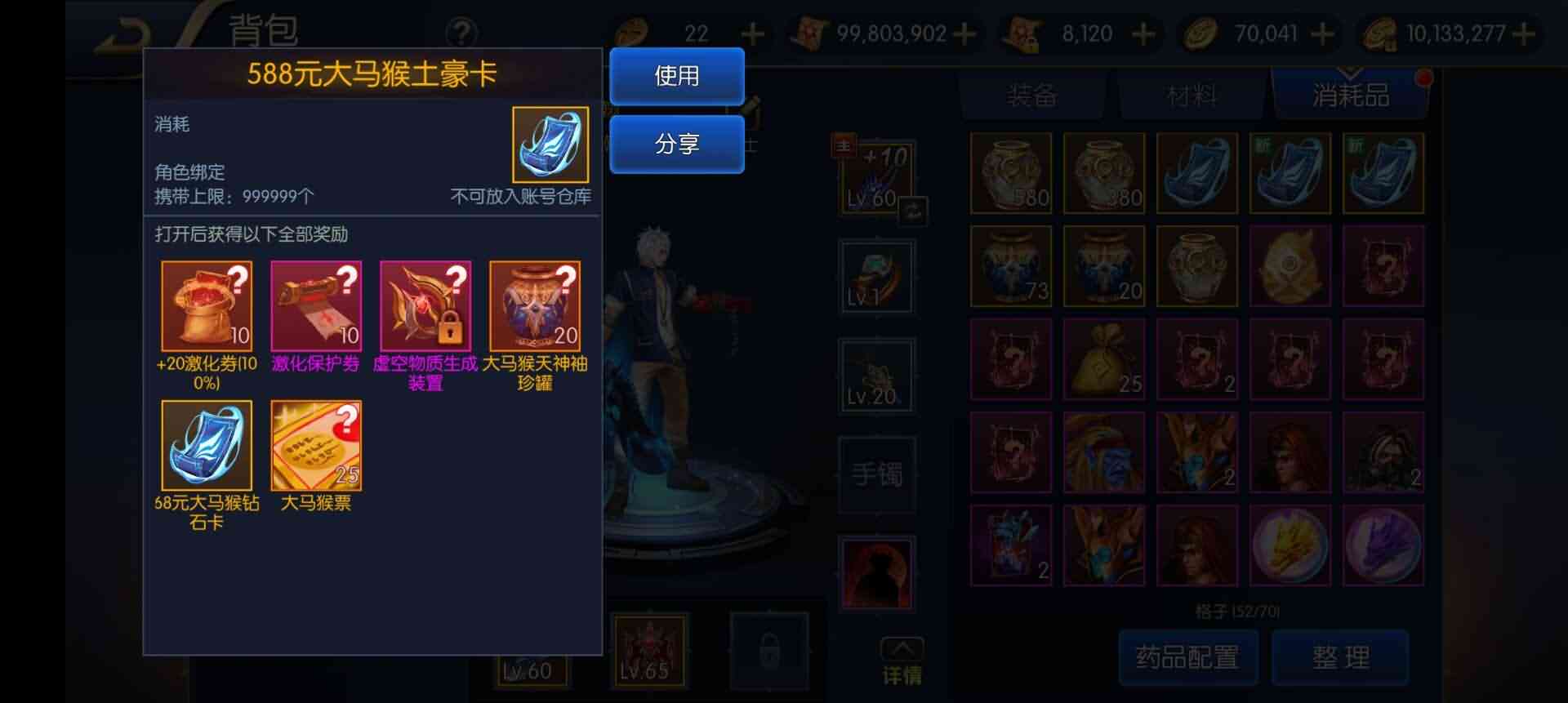Click the 使用 button
This screenshot has width=1568, height=703.
[676, 76]
